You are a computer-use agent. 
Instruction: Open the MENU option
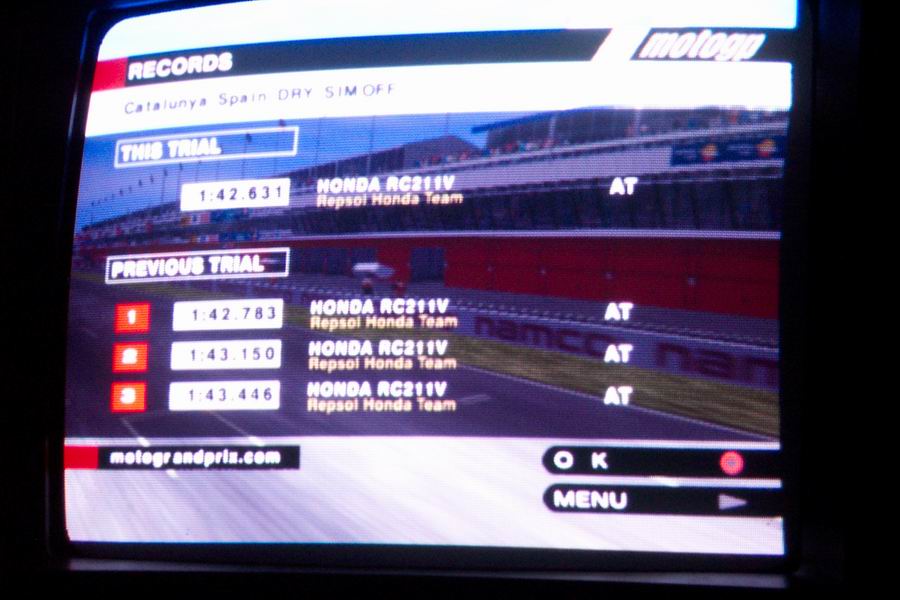tap(658, 499)
